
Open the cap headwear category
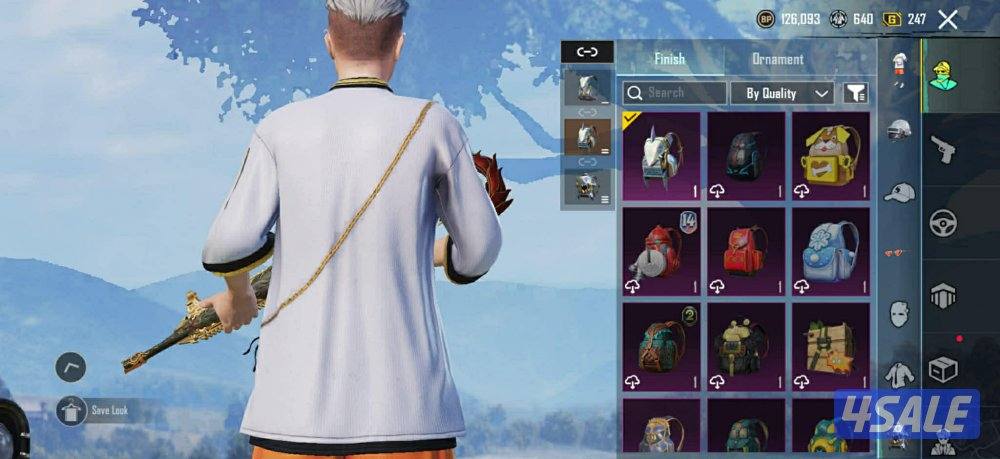coord(900,192)
